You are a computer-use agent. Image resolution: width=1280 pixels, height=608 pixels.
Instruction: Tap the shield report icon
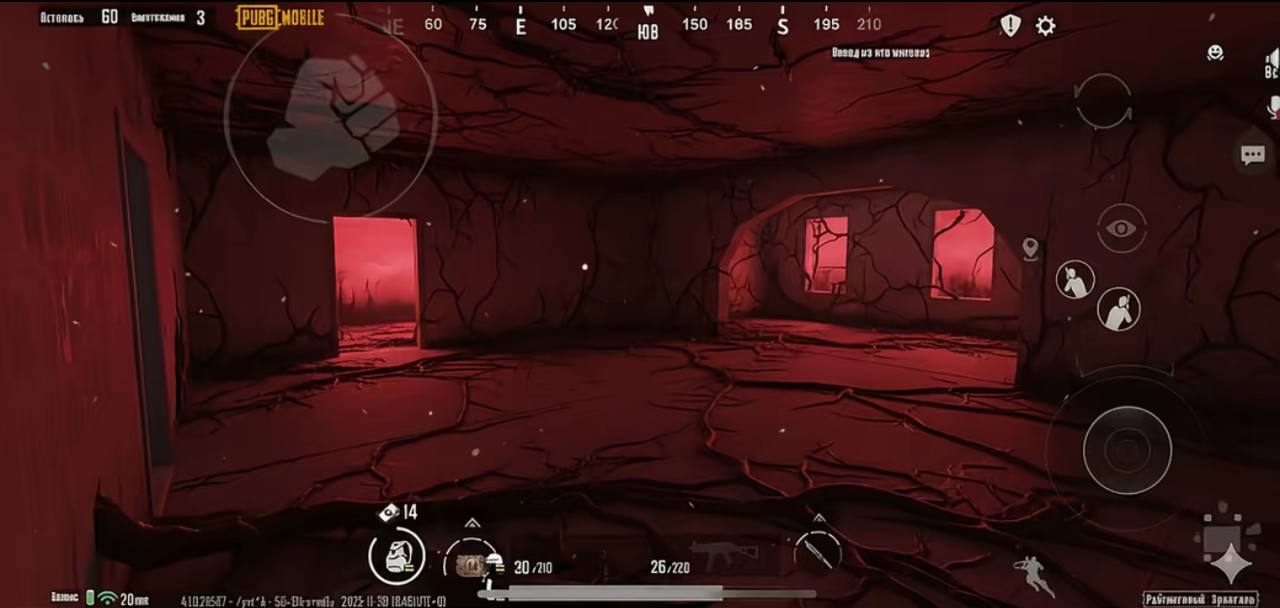point(1011,26)
